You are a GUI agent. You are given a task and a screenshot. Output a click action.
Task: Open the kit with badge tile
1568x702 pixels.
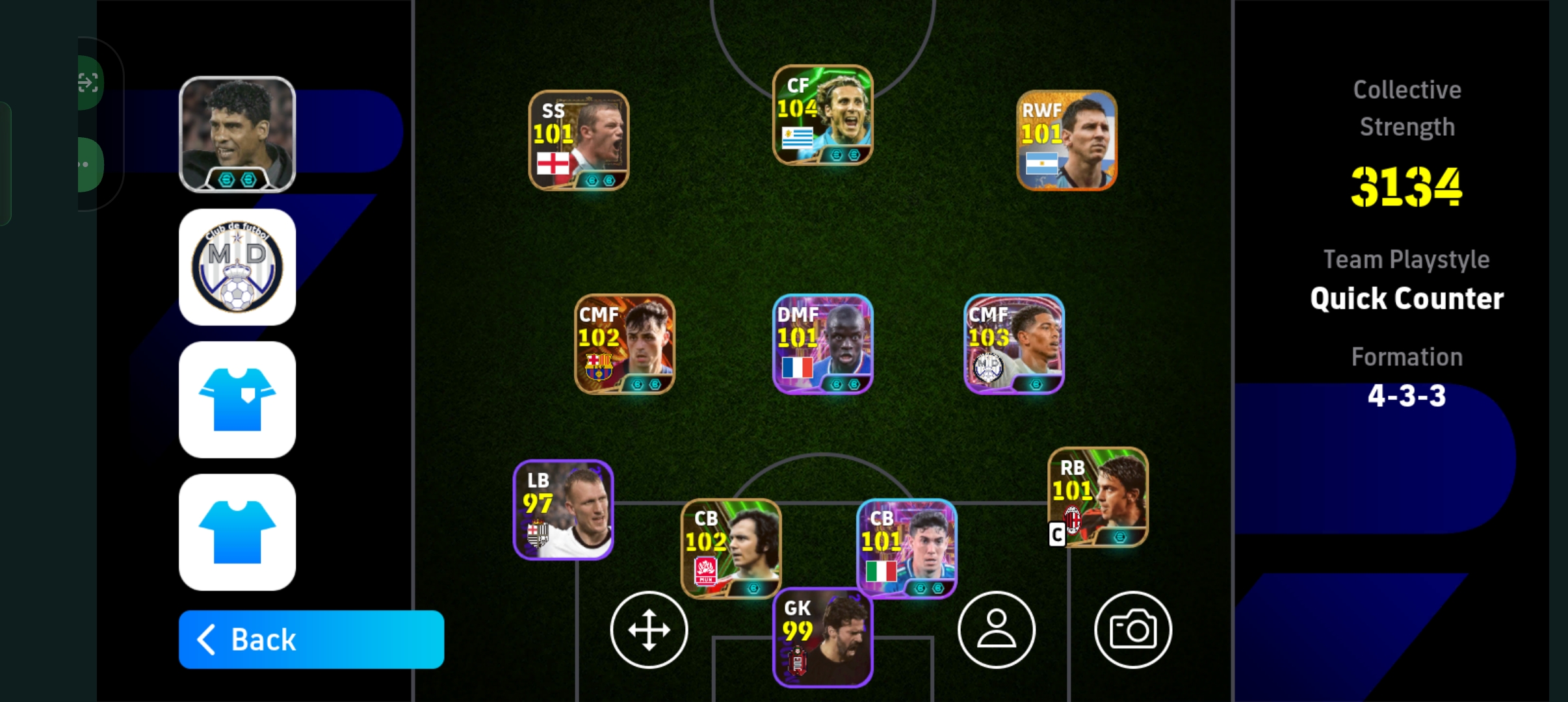point(237,400)
